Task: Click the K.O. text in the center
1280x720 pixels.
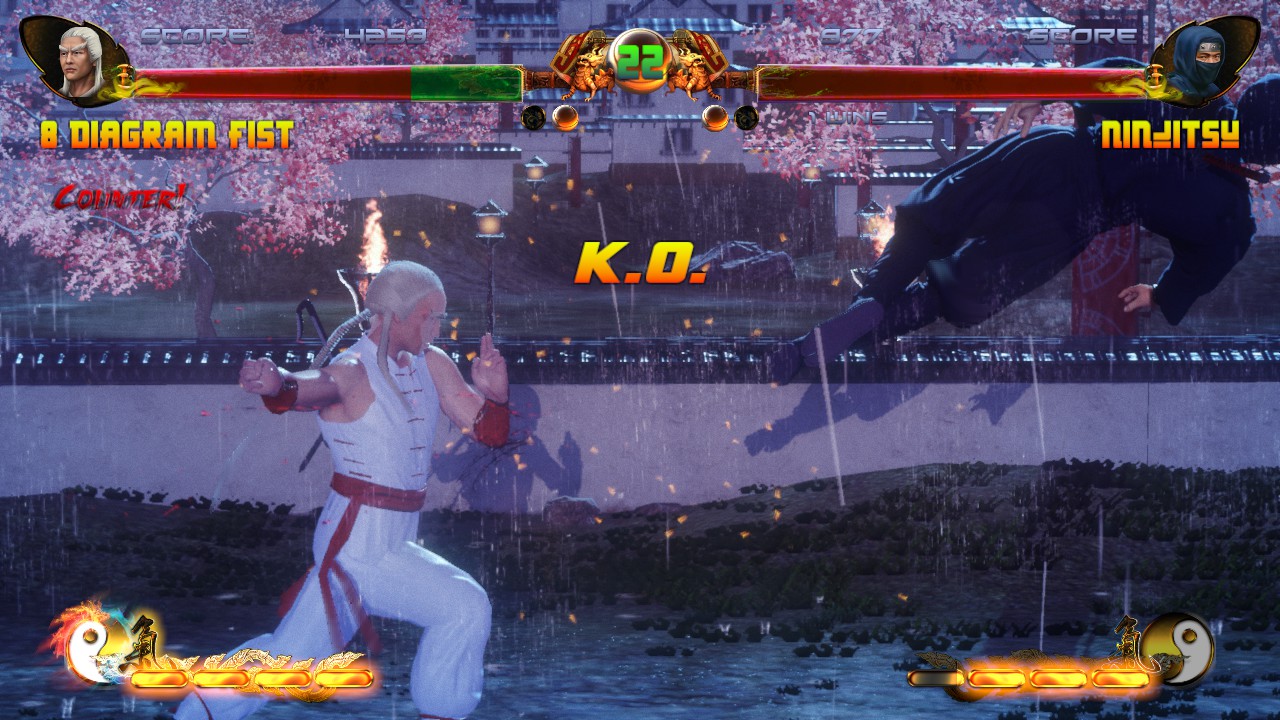Action: 640,263
